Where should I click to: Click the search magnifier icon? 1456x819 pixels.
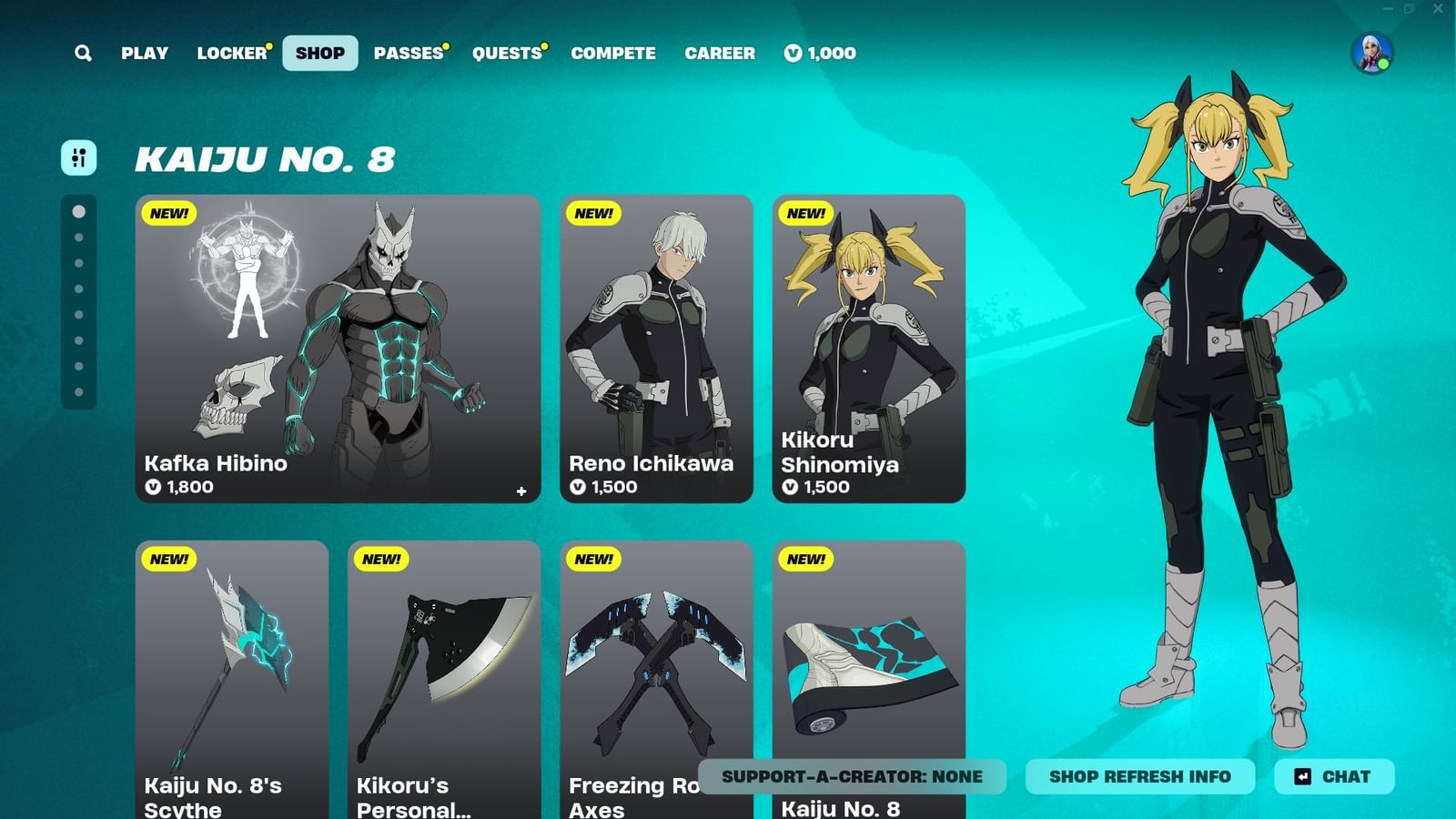[83, 53]
